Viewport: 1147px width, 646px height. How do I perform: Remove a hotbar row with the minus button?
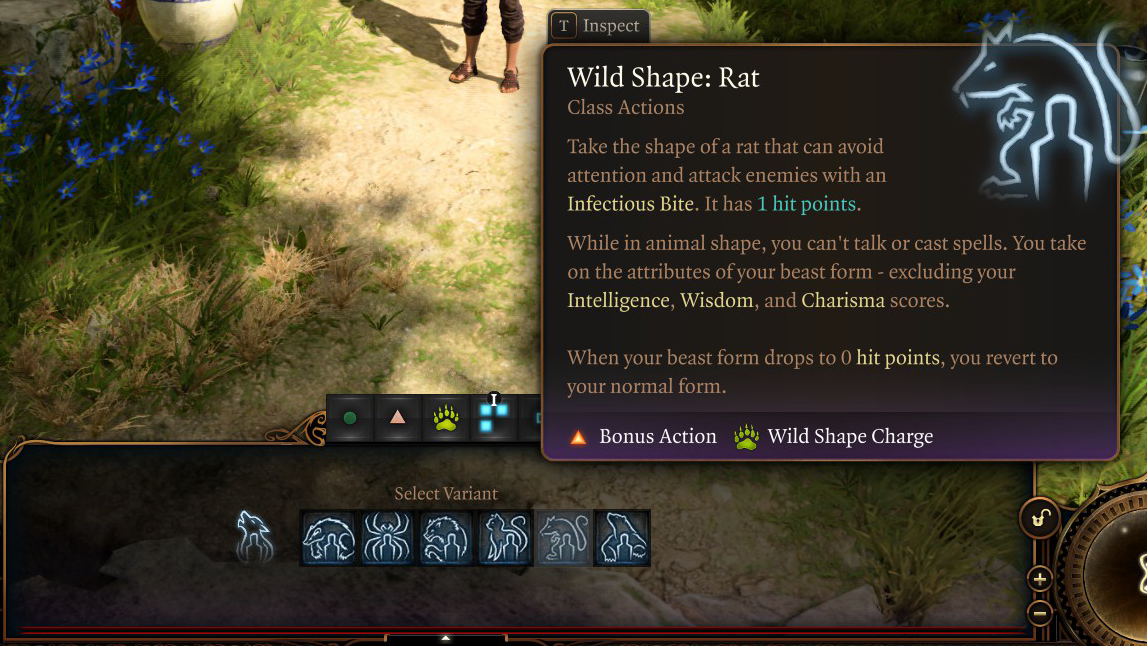tap(1039, 612)
